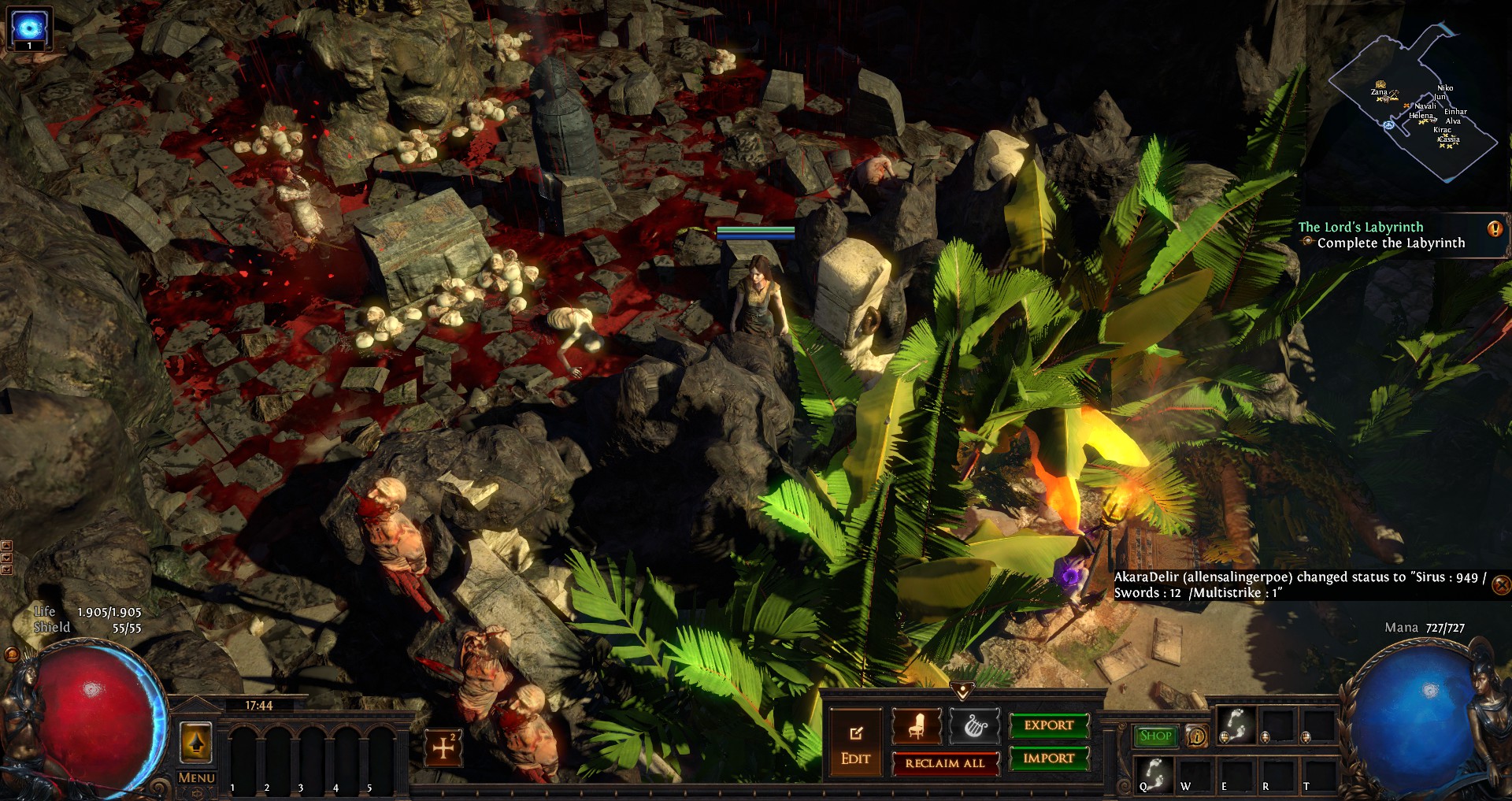The height and width of the screenshot is (801, 1512).
Task: Select the footprints skill in the upper skill row
Action: point(1235,725)
